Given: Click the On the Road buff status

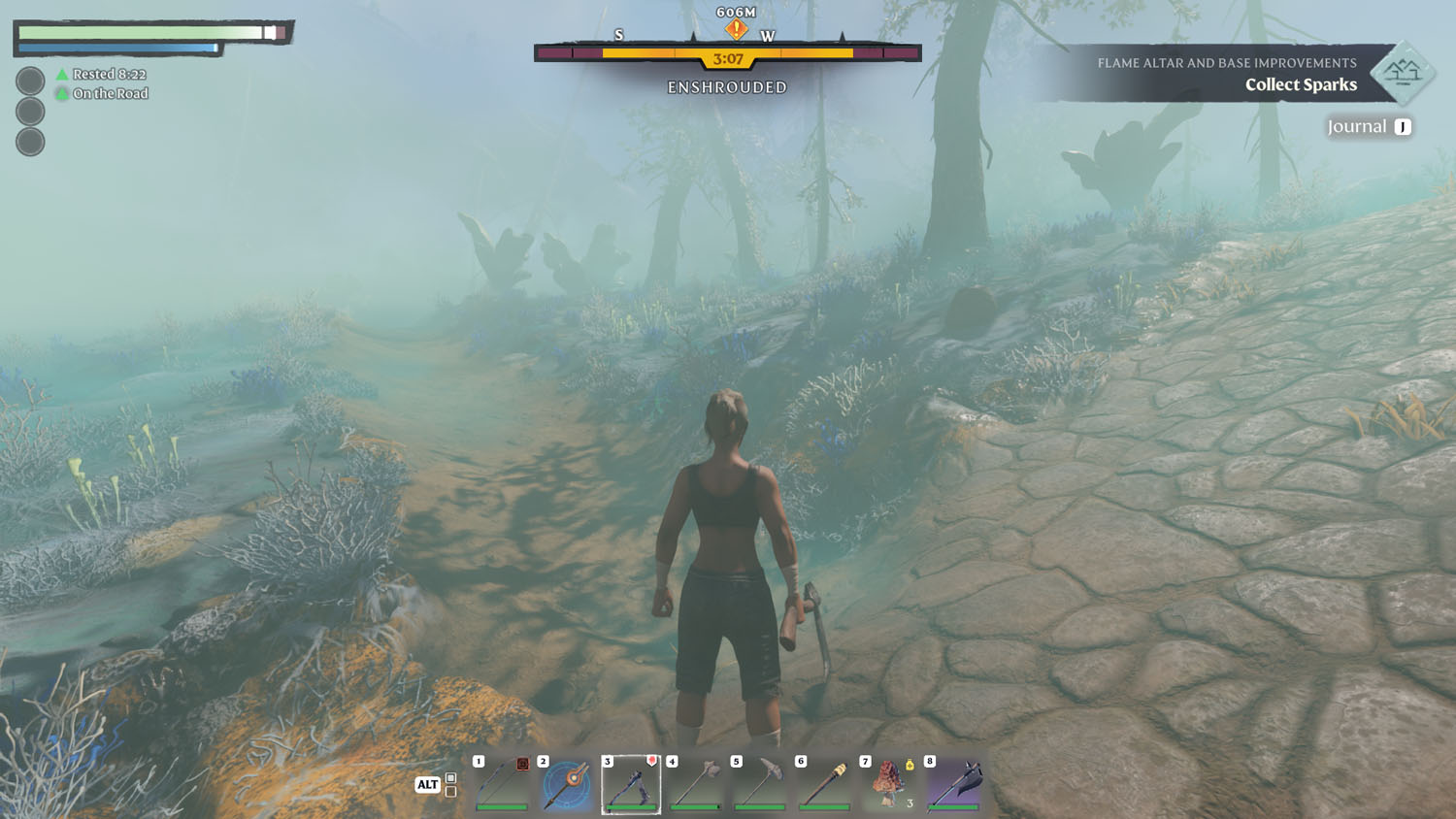Looking at the screenshot, I should click(x=102, y=93).
